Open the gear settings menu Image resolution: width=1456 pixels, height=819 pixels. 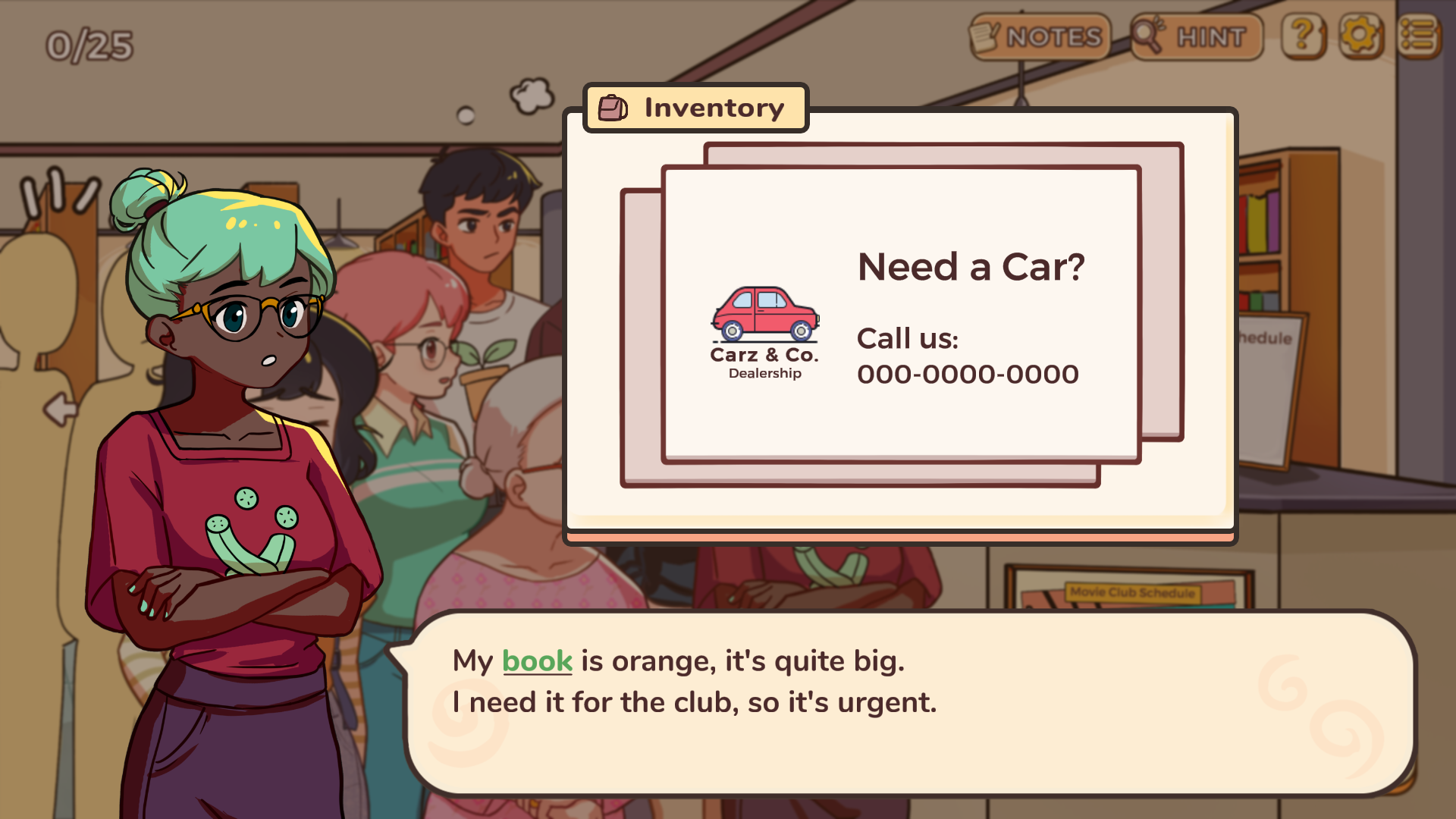pyautogui.click(x=1360, y=36)
